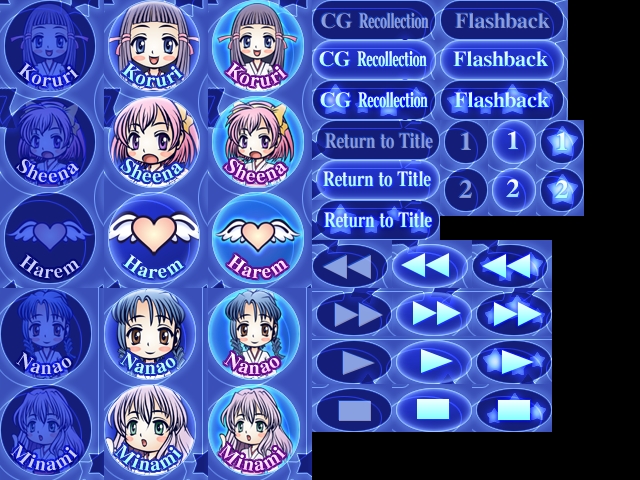Pick the Sheena portrait with white name label
640x480 pixels.
153,141
